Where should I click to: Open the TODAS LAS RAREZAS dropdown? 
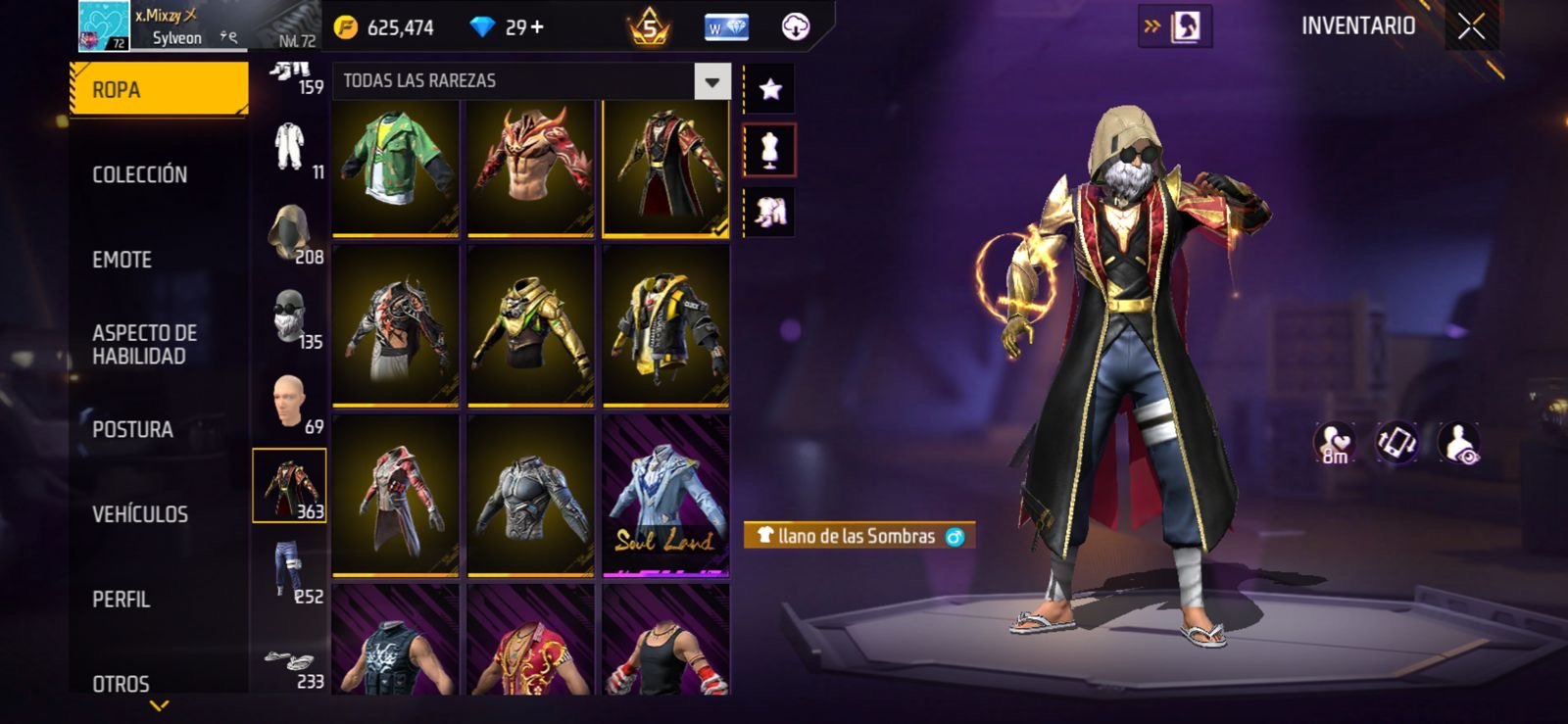point(712,81)
